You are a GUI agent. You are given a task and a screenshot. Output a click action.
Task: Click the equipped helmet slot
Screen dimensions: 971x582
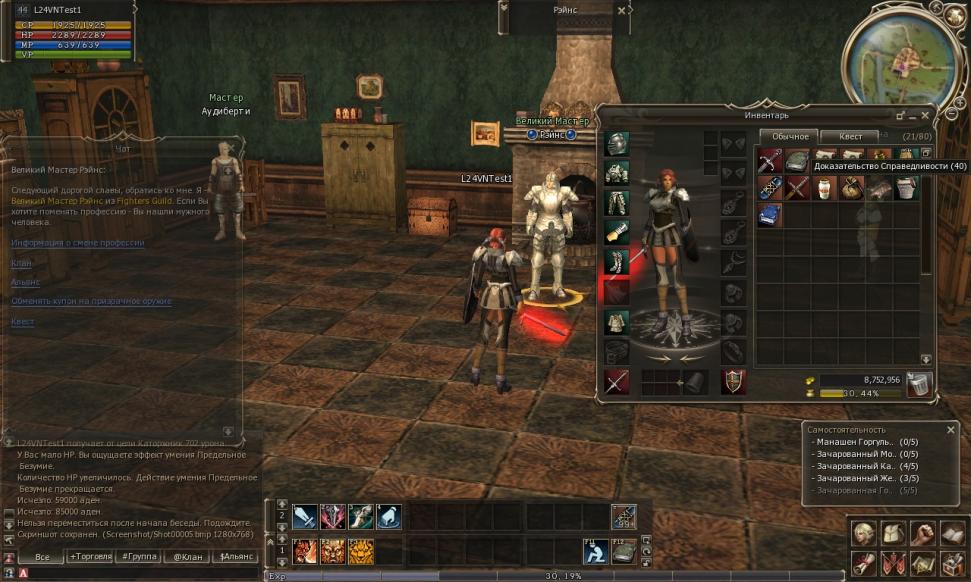617,144
